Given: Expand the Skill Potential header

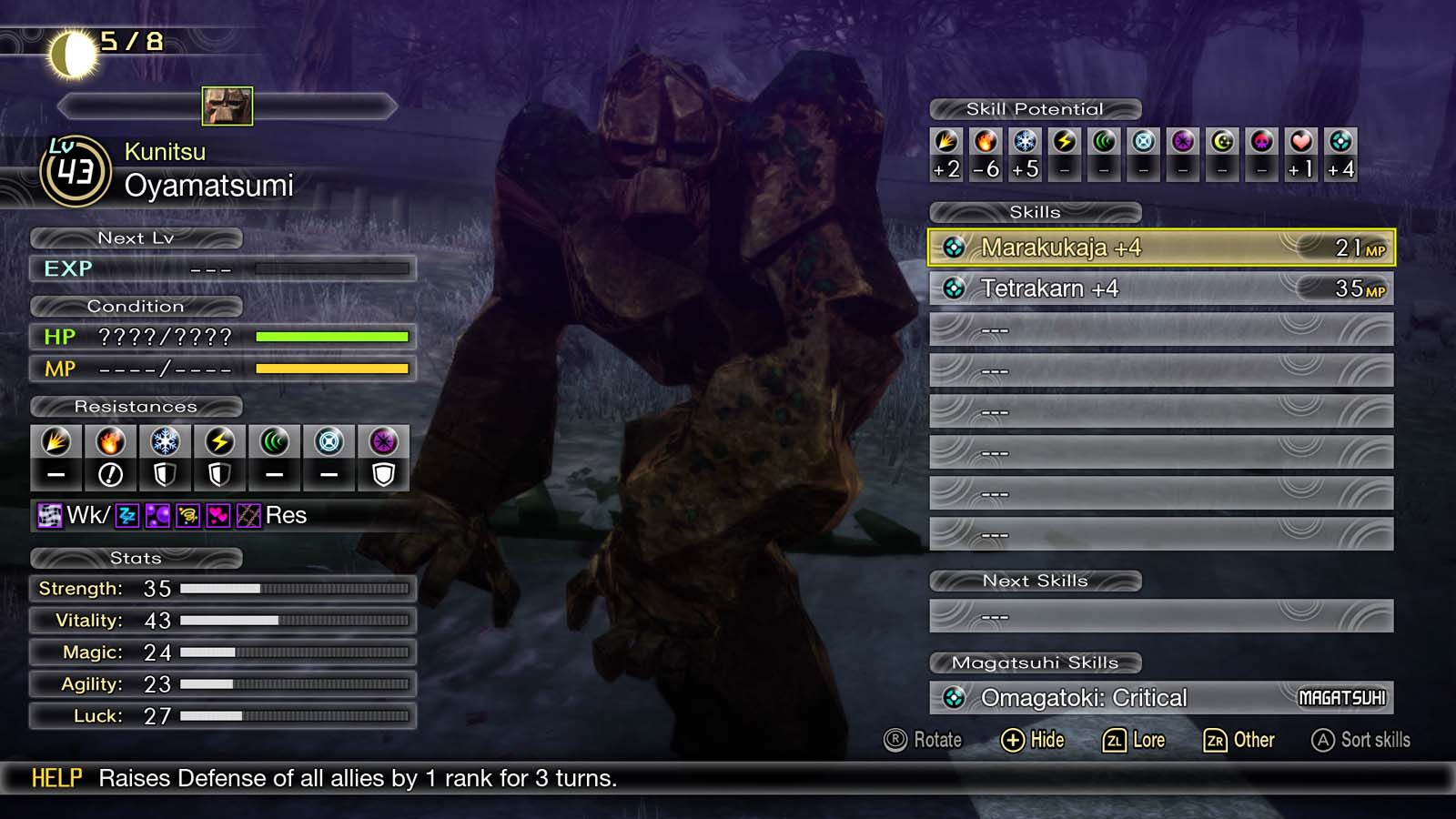Looking at the screenshot, I should [x=1035, y=108].
